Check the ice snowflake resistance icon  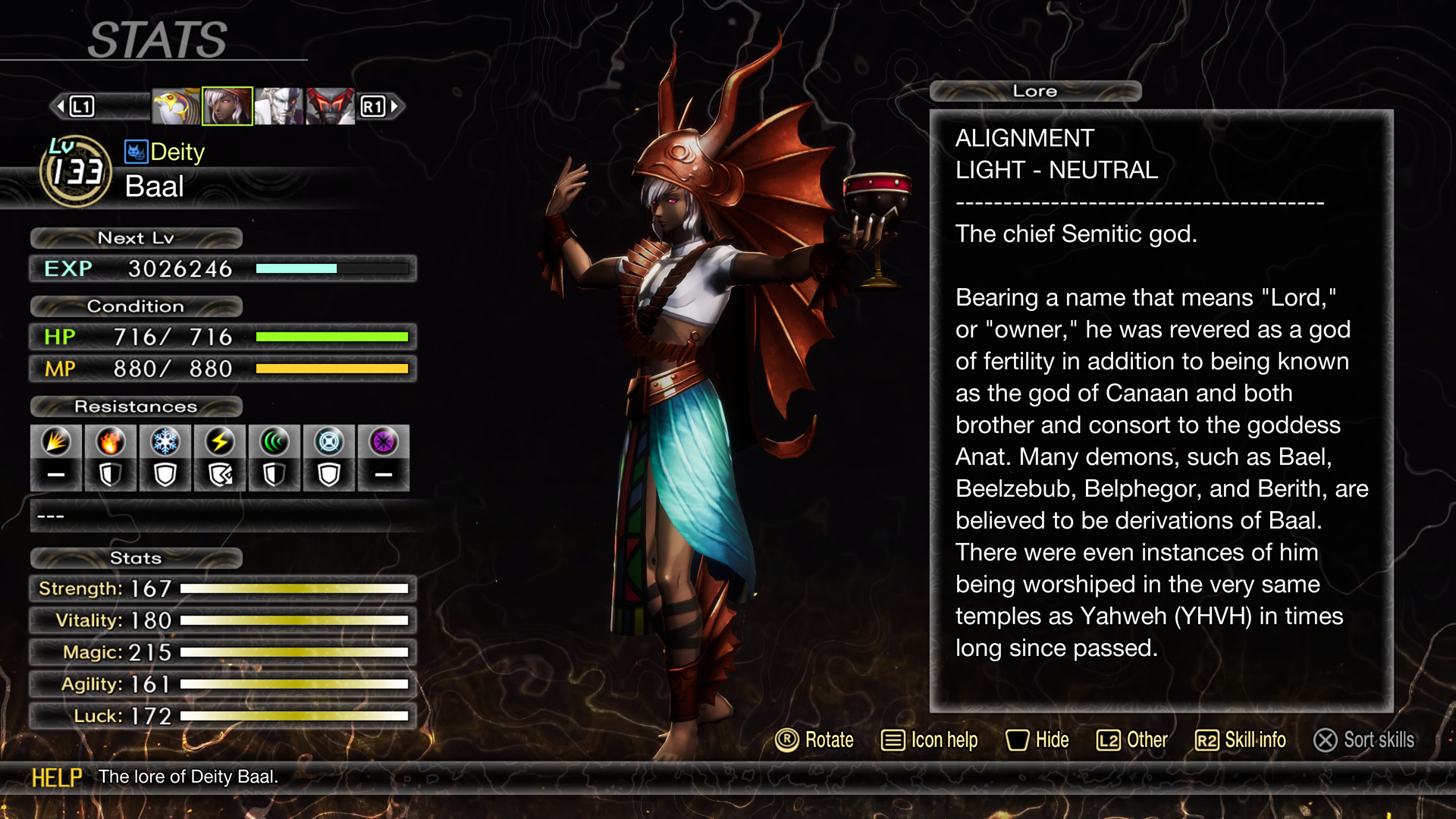(x=165, y=442)
